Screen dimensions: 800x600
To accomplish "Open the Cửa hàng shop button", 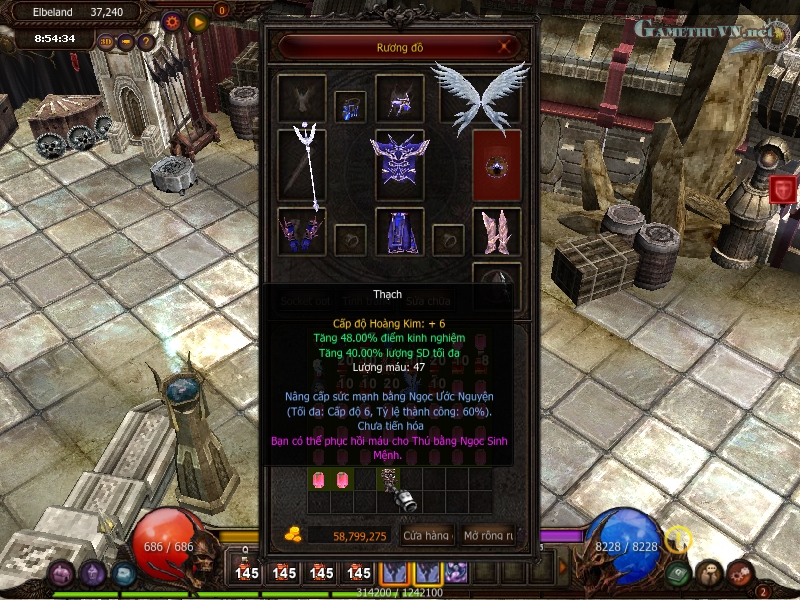I will [x=427, y=536].
